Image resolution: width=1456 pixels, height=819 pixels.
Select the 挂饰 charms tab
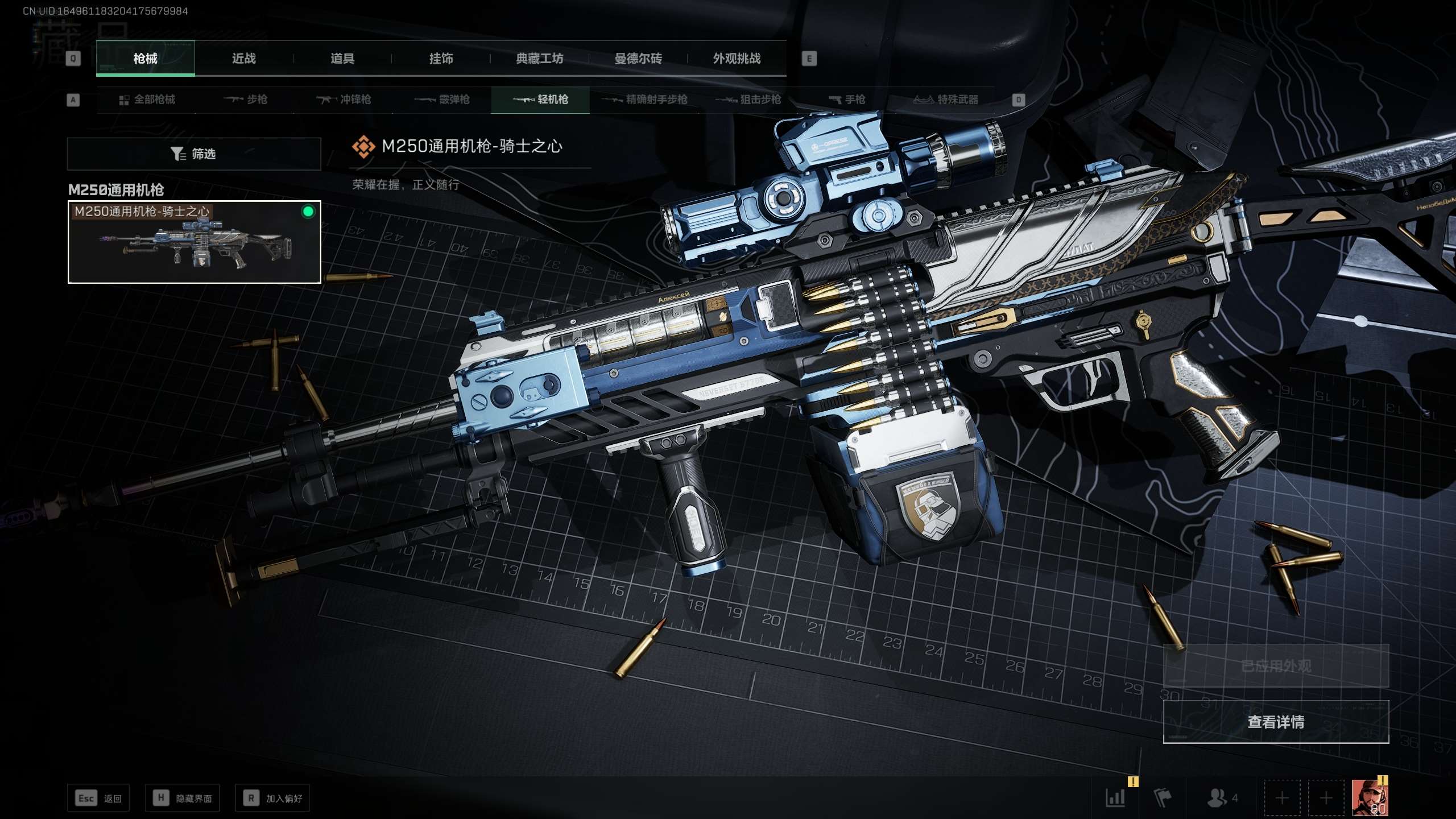pyautogui.click(x=441, y=59)
